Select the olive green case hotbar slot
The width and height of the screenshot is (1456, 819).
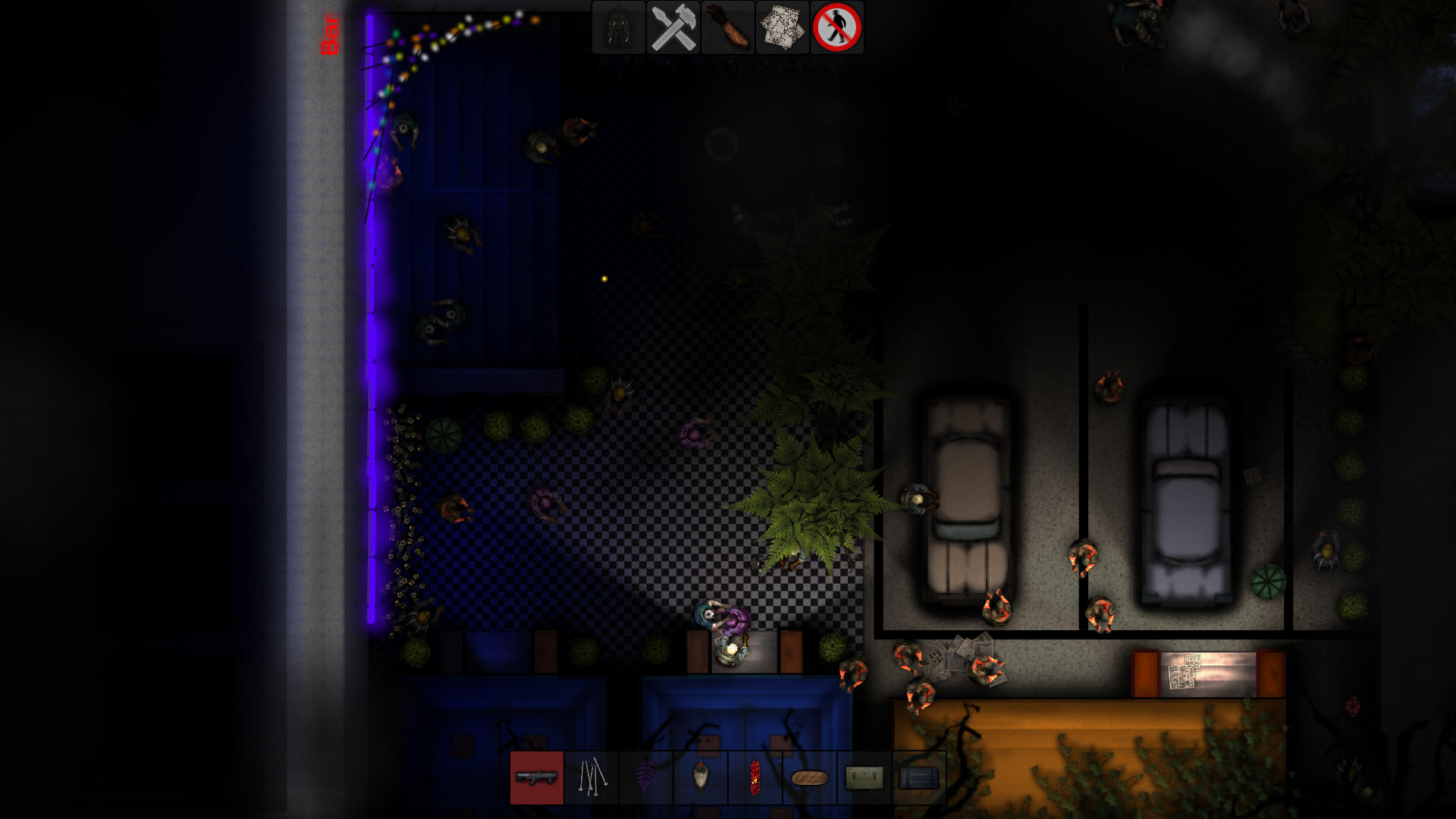point(864,777)
